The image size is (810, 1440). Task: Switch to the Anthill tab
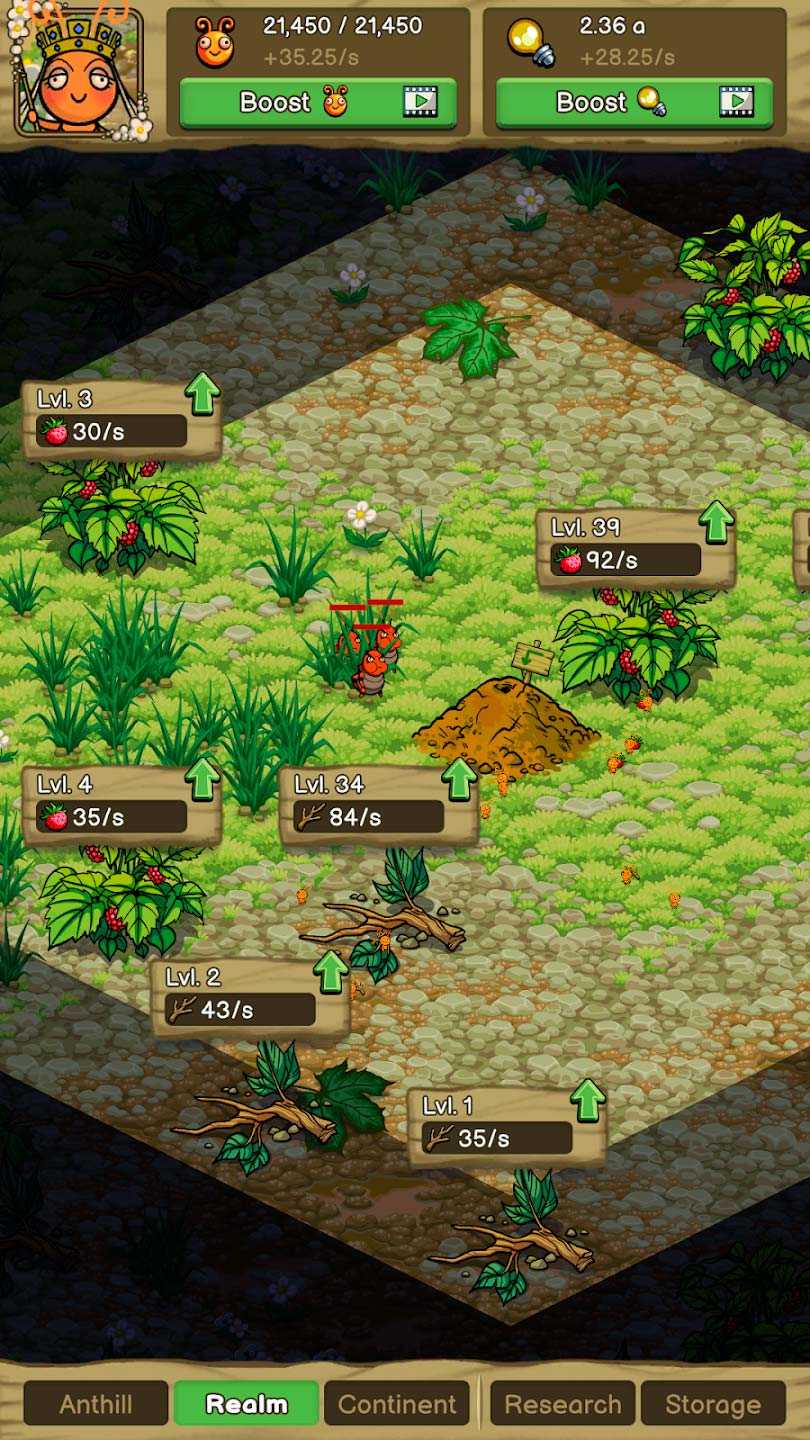tap(96, 1403)
